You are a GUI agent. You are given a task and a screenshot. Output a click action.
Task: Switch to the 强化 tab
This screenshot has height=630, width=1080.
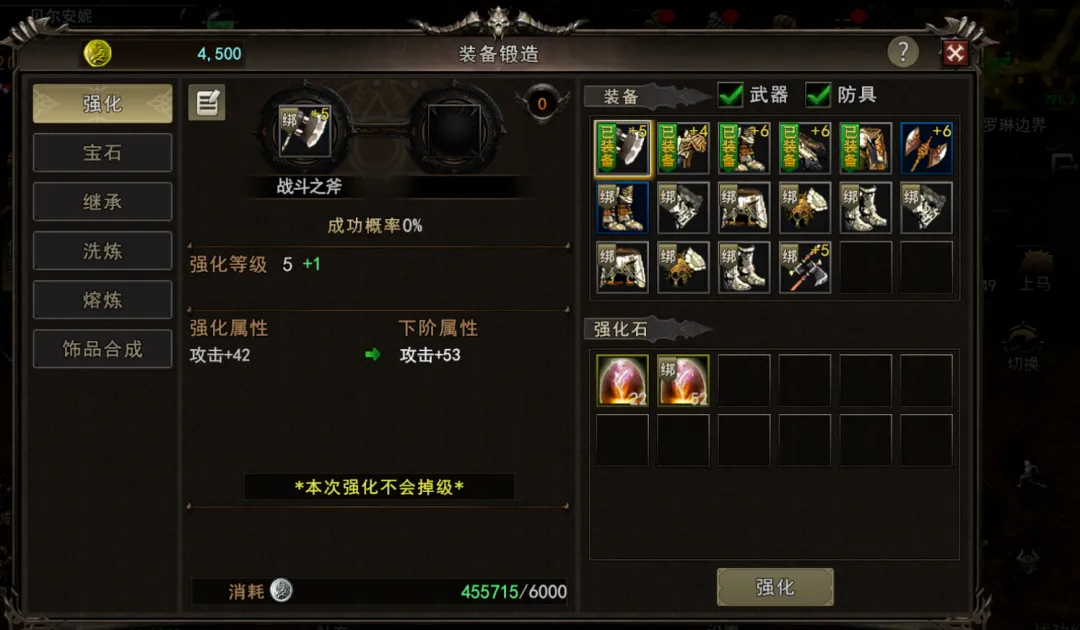[102, 104]
